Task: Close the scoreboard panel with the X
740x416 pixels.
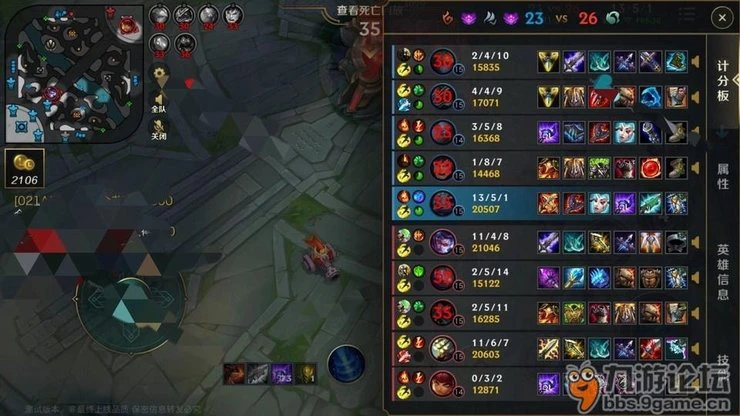Action: click(x=721, y=18)
